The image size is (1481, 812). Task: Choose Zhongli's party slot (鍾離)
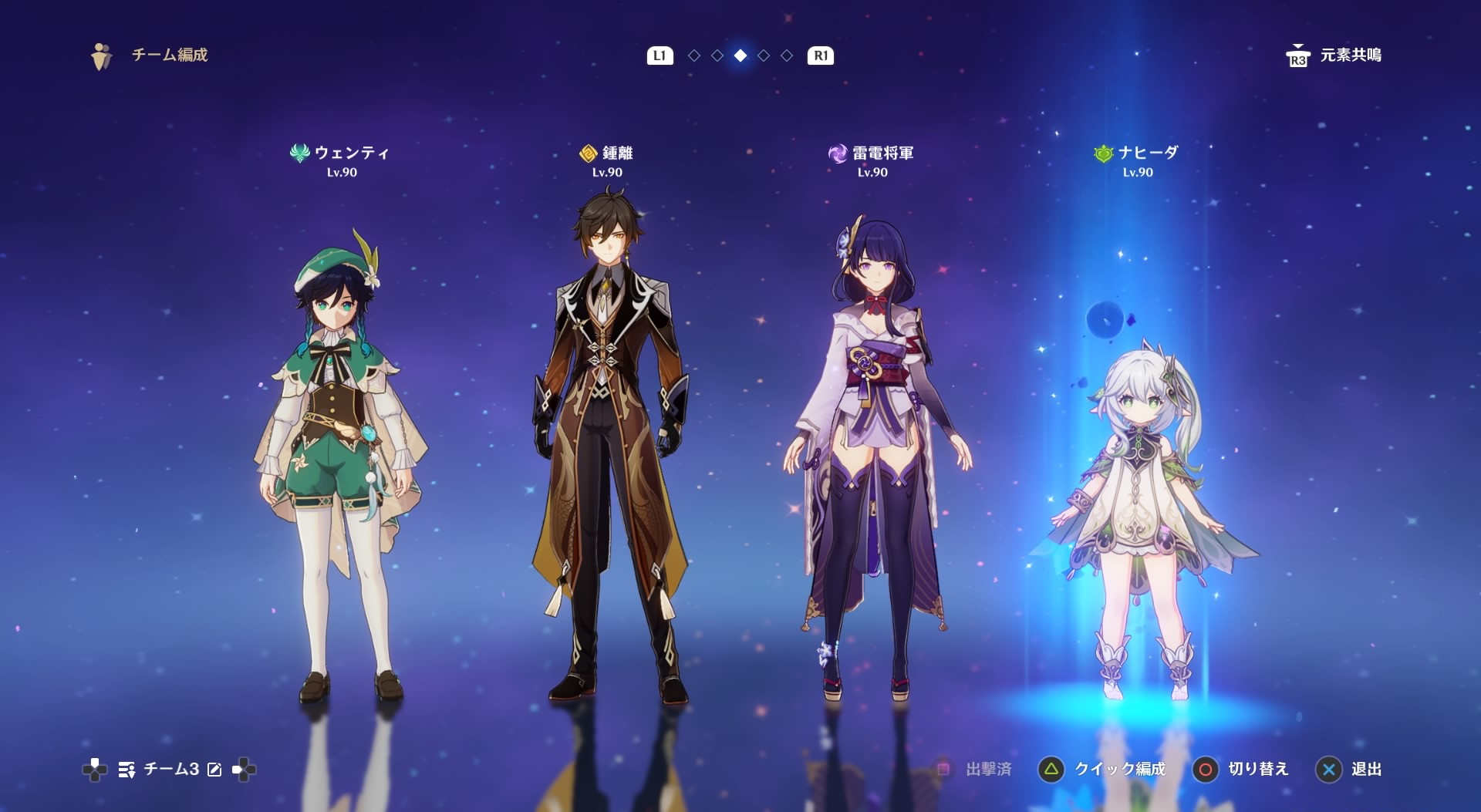point(609,447)
